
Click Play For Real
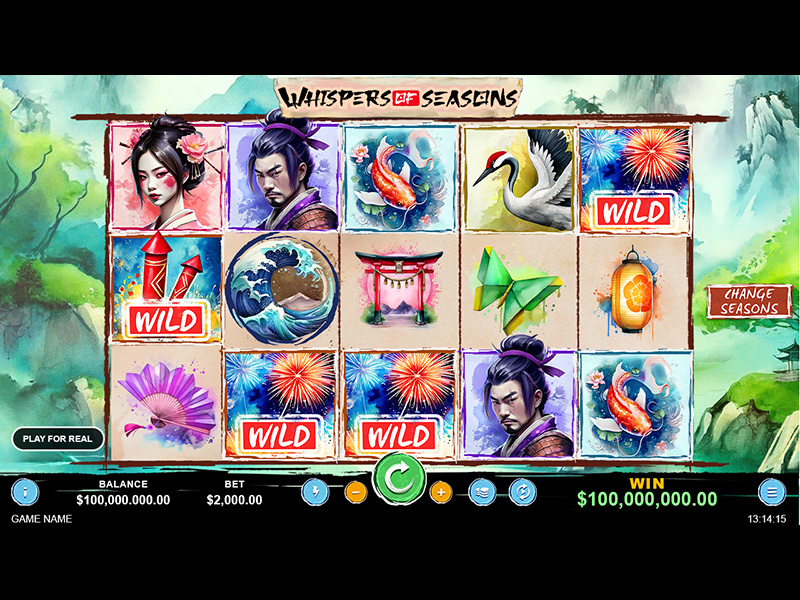point(58,439)
